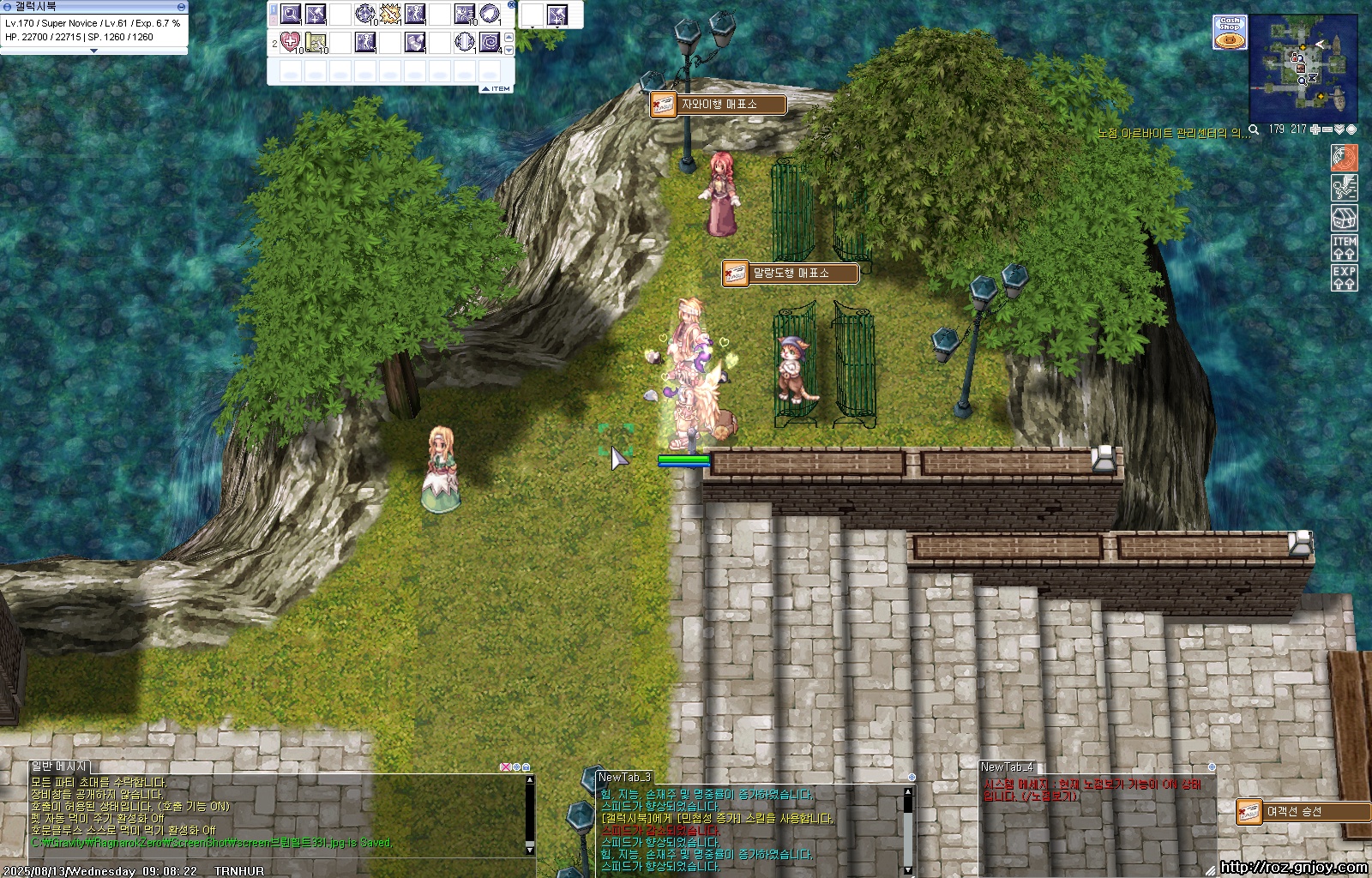Viewport: 1372px width, 878px height.
Task: Open the EXP boost icon on right sidebar
Action: [x=1344, y=277]
